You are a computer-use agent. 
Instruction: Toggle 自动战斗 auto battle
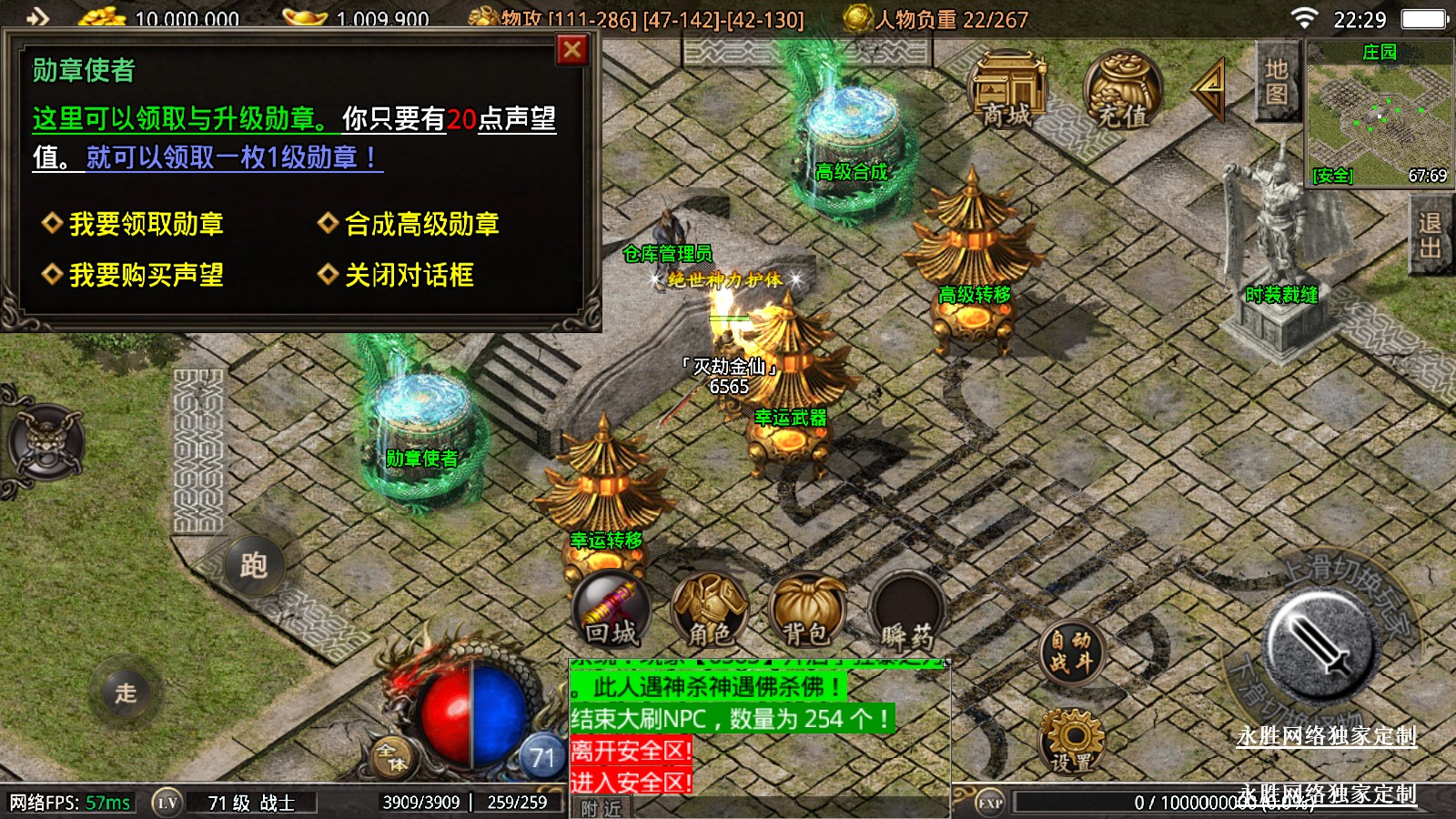pos(1071,652)
